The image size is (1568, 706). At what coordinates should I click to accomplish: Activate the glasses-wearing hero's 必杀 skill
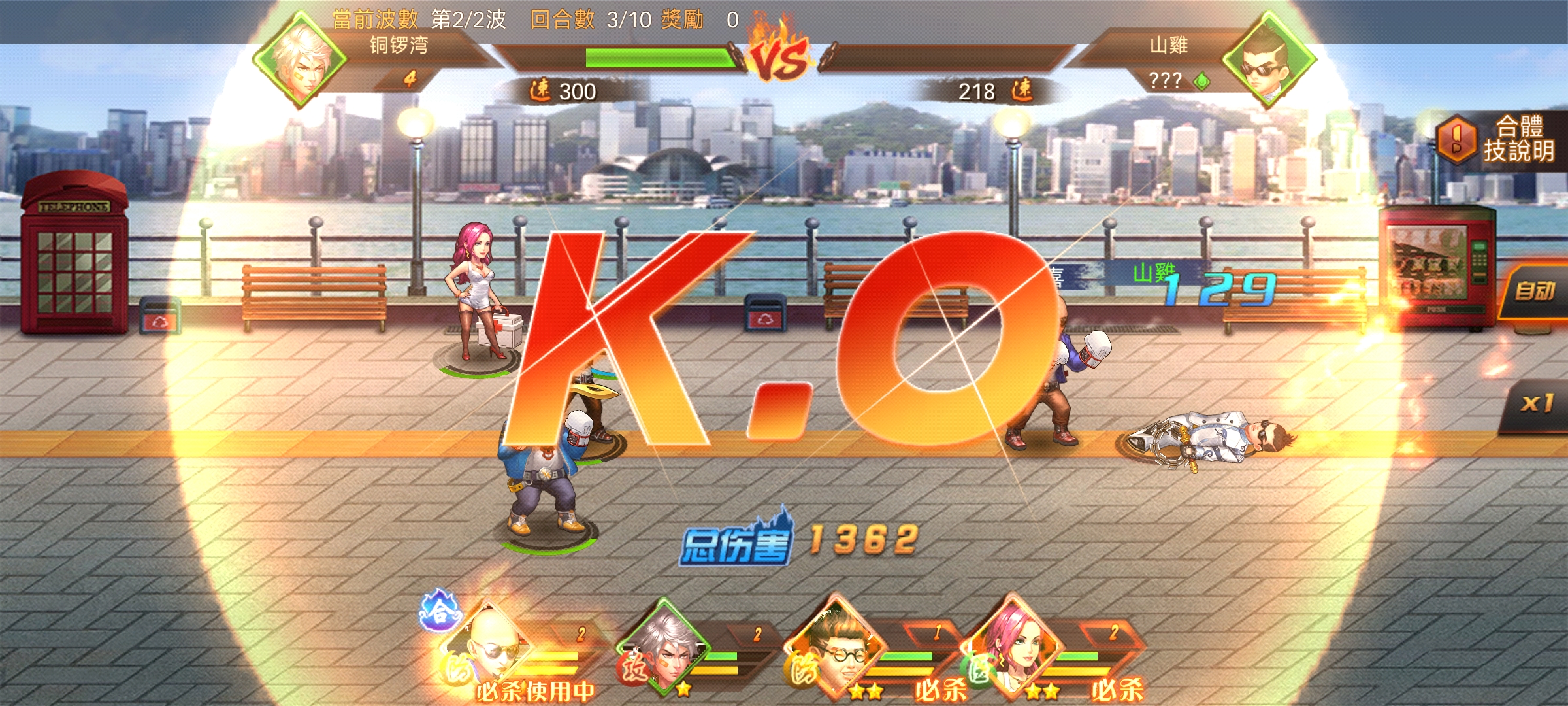pos(939,689)
